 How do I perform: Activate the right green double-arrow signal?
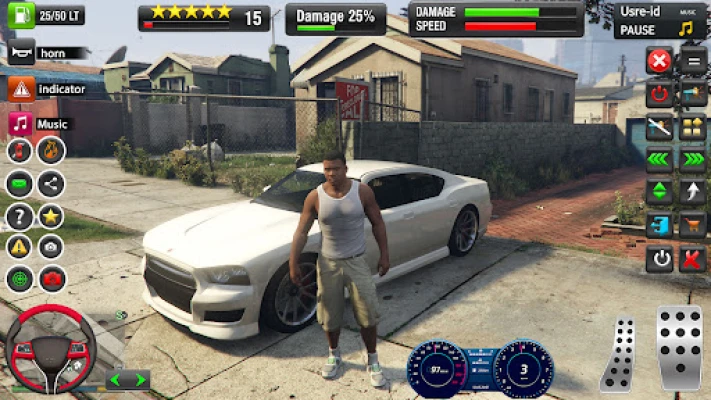(692, 160)
